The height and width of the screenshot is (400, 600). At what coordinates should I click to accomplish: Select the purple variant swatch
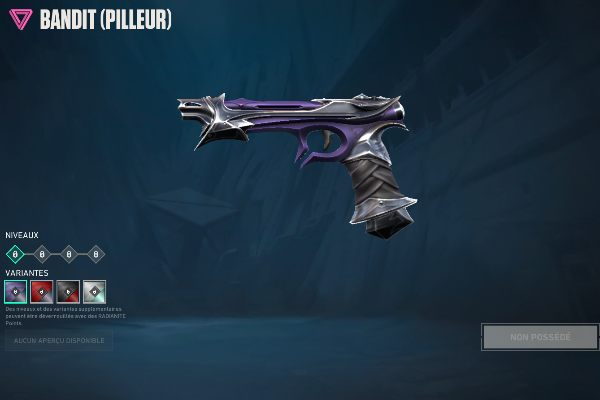15,291
